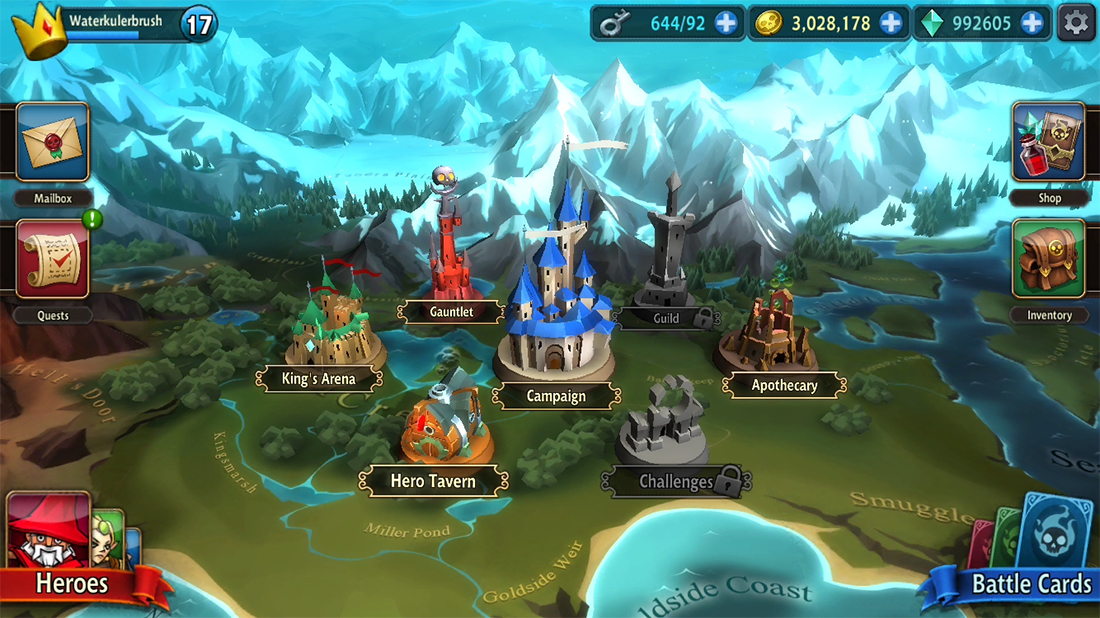Open the Inventory backpack icon
Screen dimensions: 1100x618
tap(1048, 260)
